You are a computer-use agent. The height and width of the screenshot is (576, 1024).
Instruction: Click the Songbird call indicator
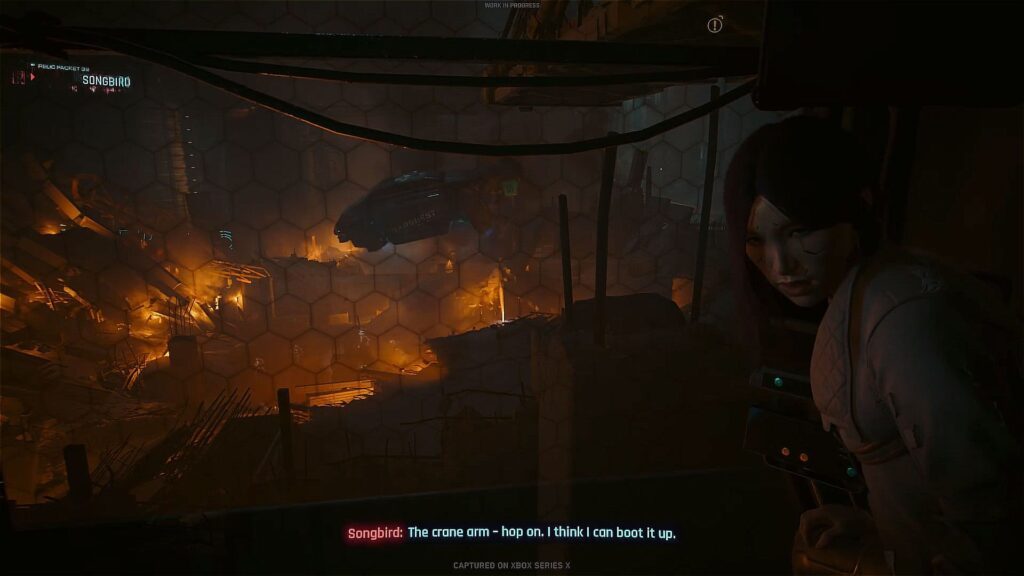[x=105, y=80]
